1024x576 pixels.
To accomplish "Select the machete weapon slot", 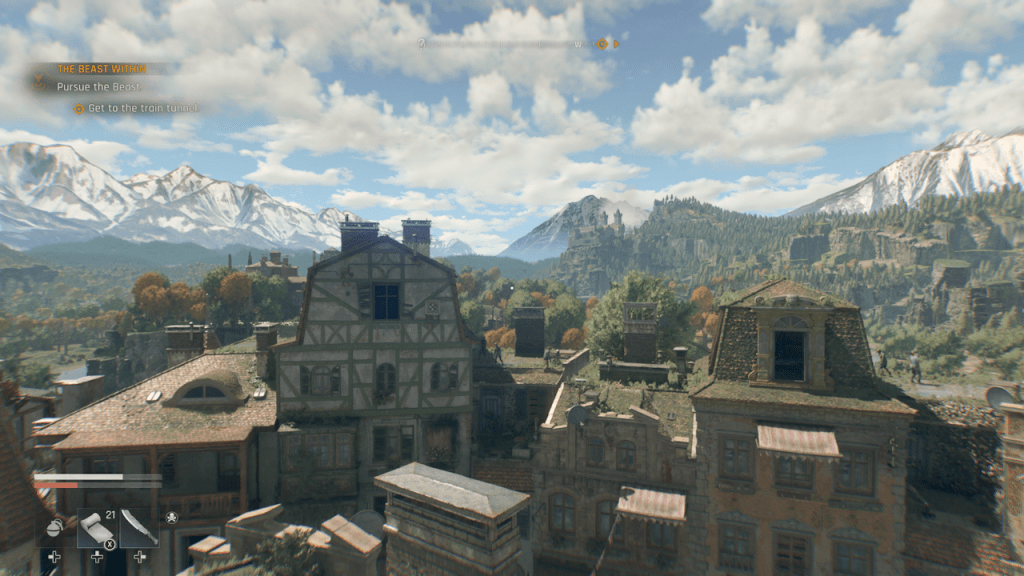I will click(x=138, y=527).
